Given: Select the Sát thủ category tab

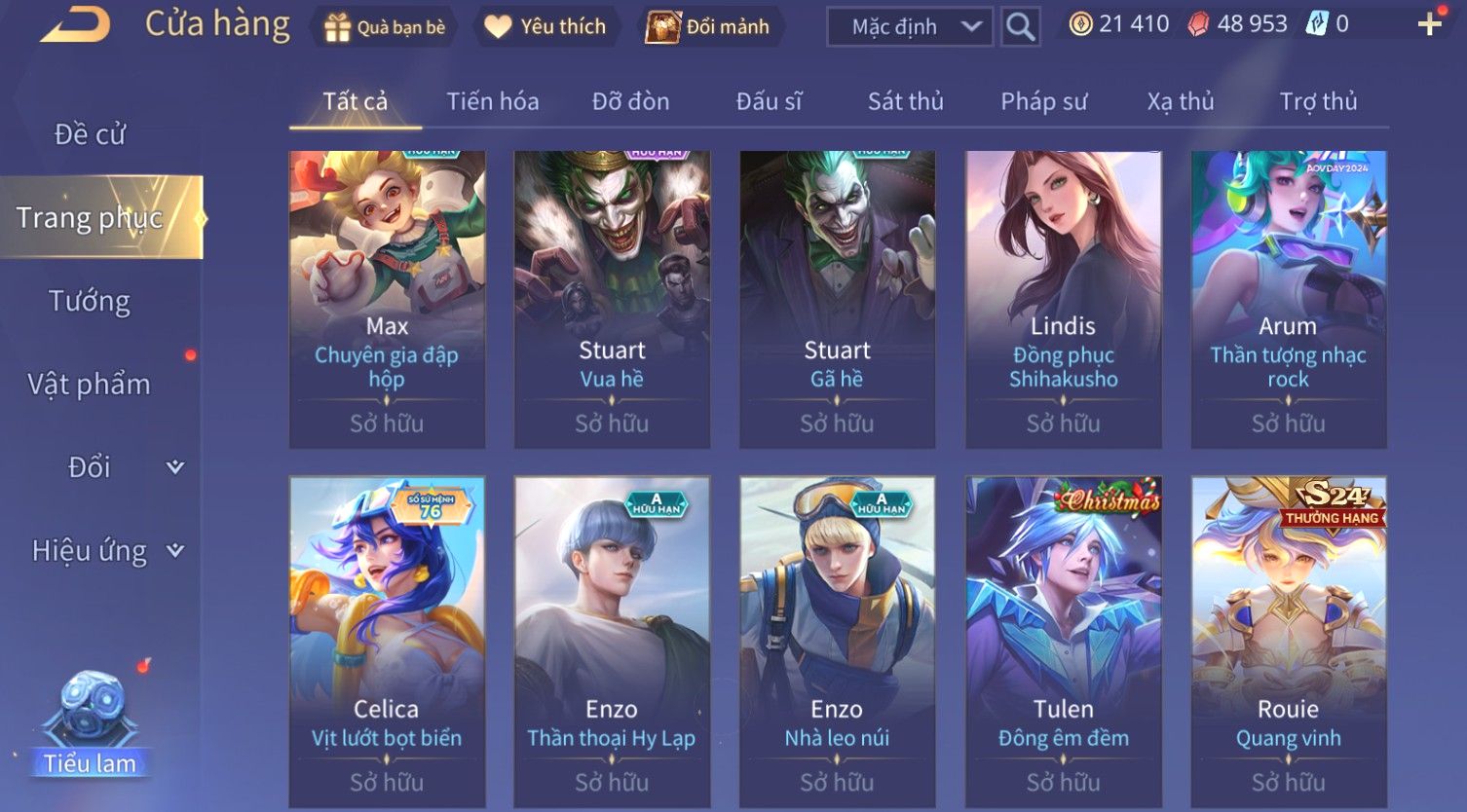Looking at the screenshot, I should [x=905, y=101].
